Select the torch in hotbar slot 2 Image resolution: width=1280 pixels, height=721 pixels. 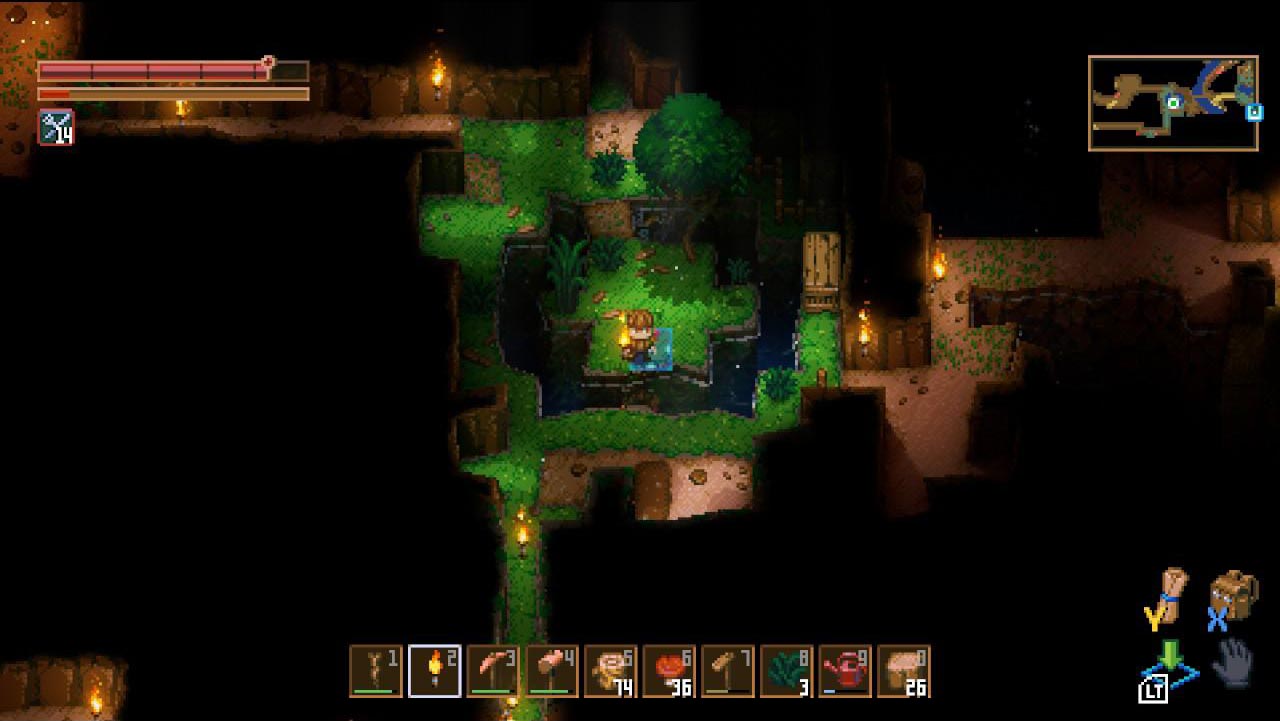tap(435, 670)
